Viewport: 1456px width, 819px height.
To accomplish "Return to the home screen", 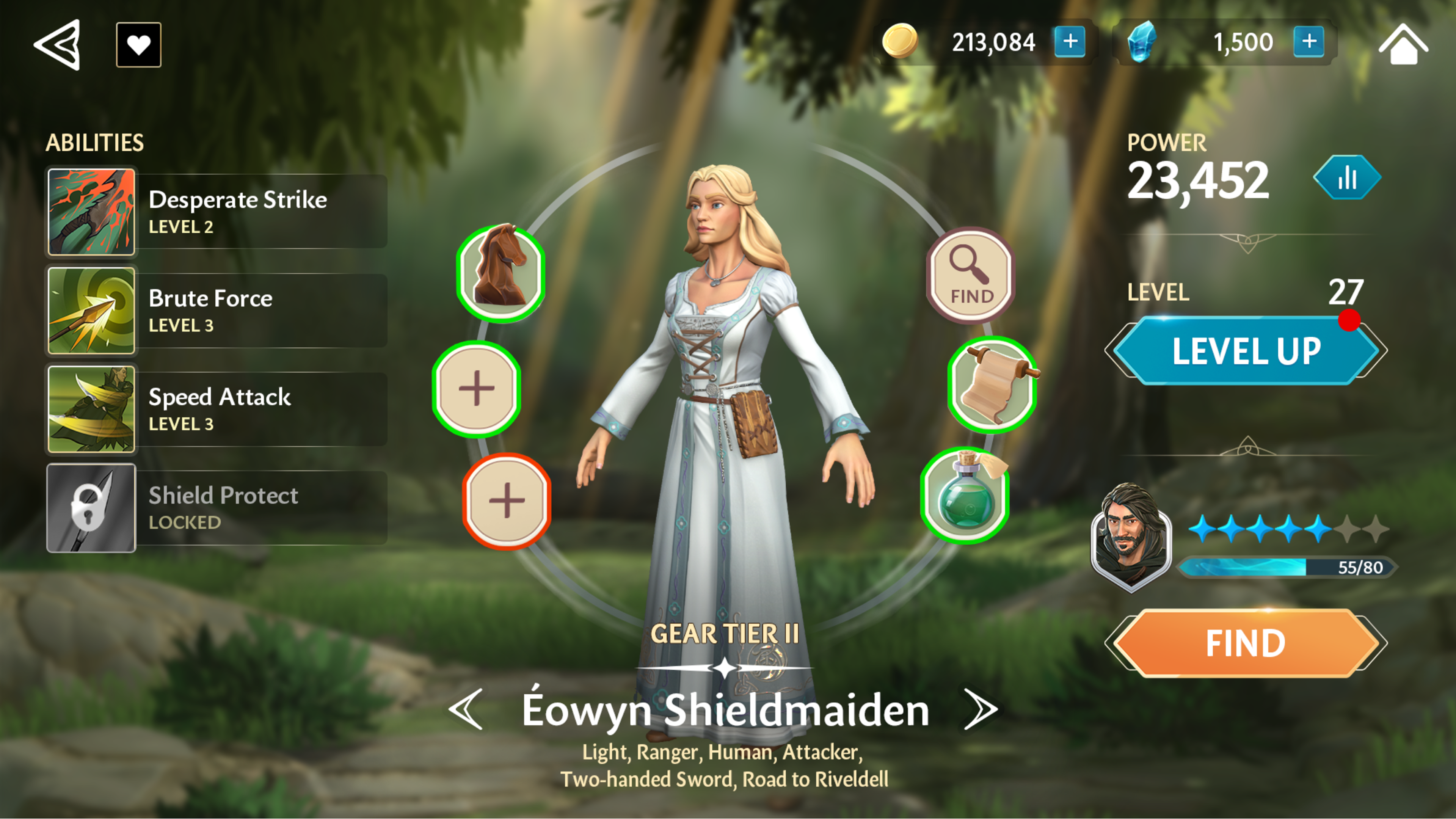I will tap(1403, 45).
